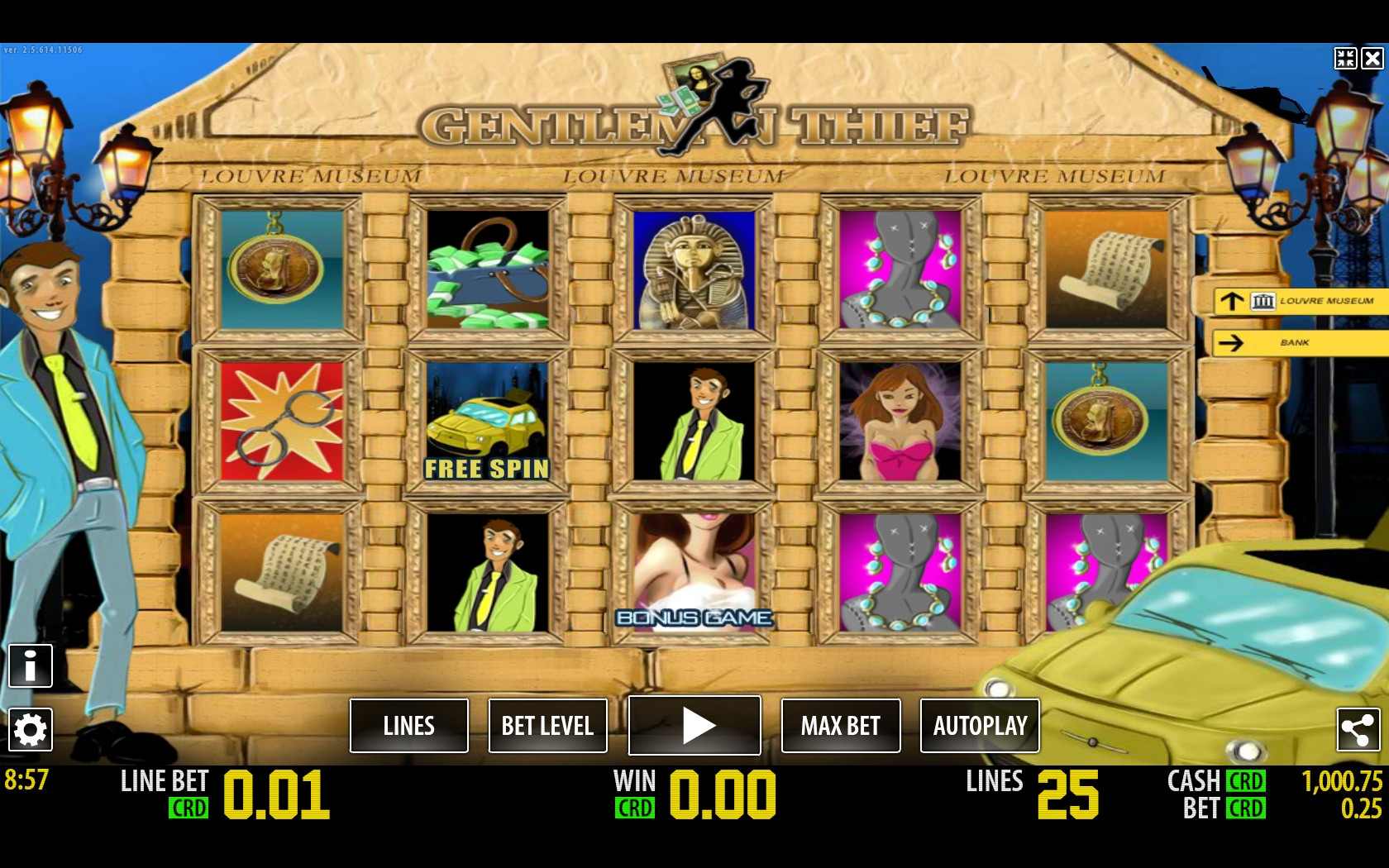Viewport: 1389px width, 868px height.
Task: Open the info paytable
Action: coord(31,665)
